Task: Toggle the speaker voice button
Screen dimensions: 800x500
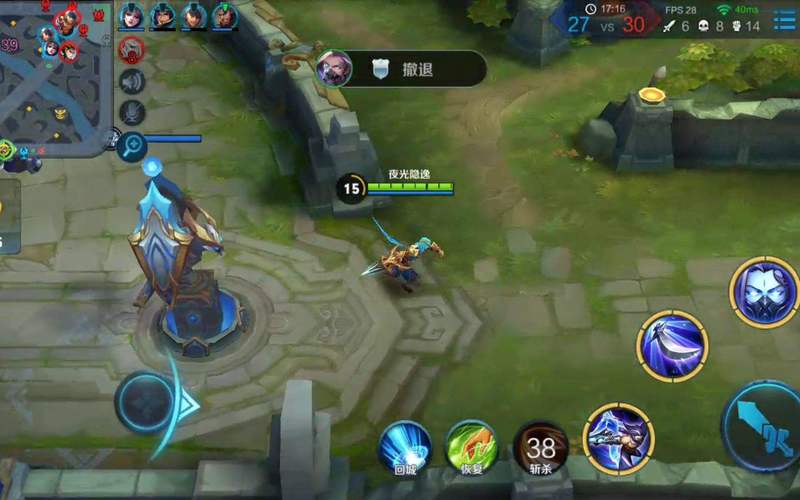Action: tap(131, 81)
